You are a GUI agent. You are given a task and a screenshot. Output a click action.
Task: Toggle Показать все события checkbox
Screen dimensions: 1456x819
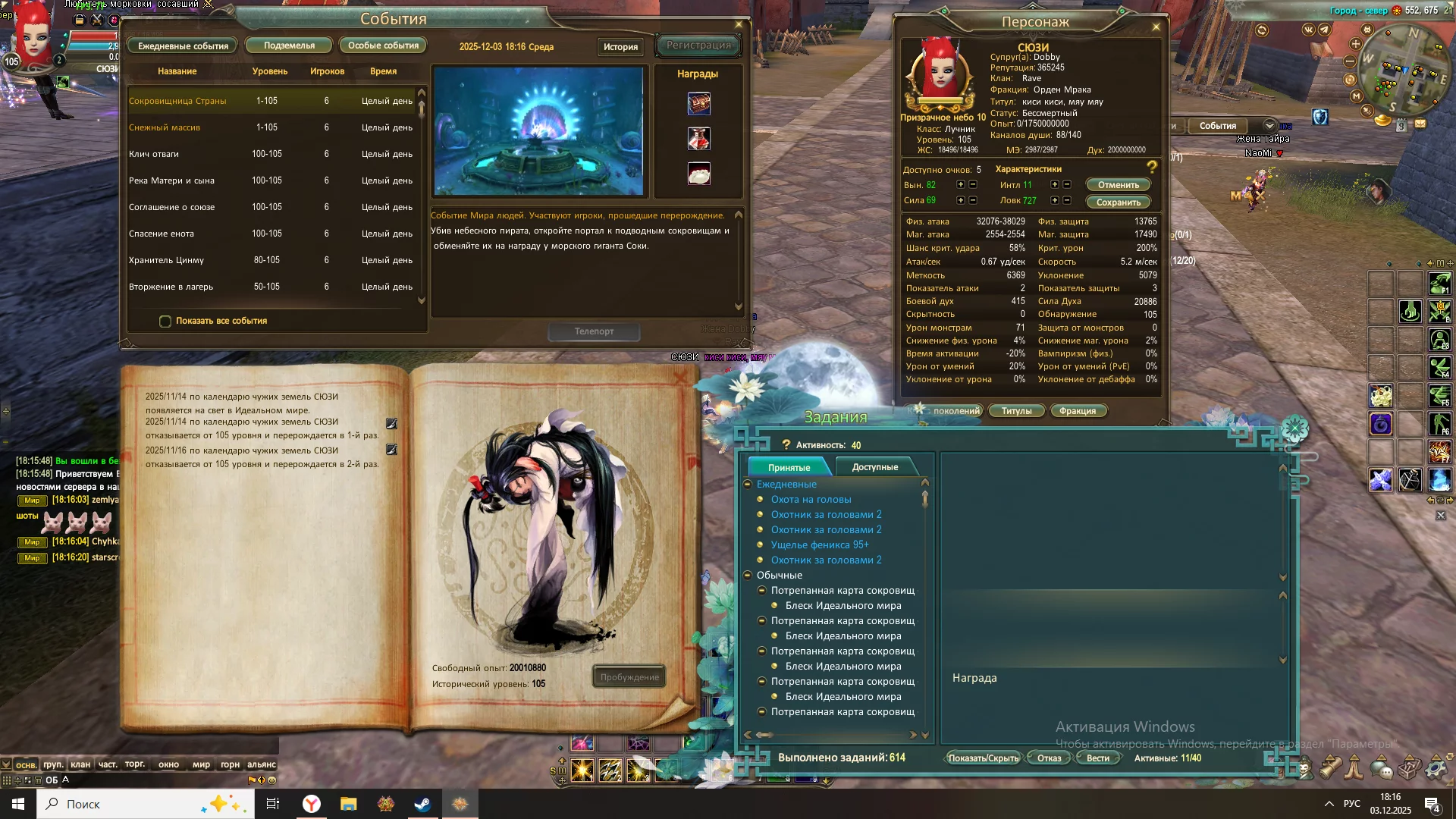click(165, 322)
